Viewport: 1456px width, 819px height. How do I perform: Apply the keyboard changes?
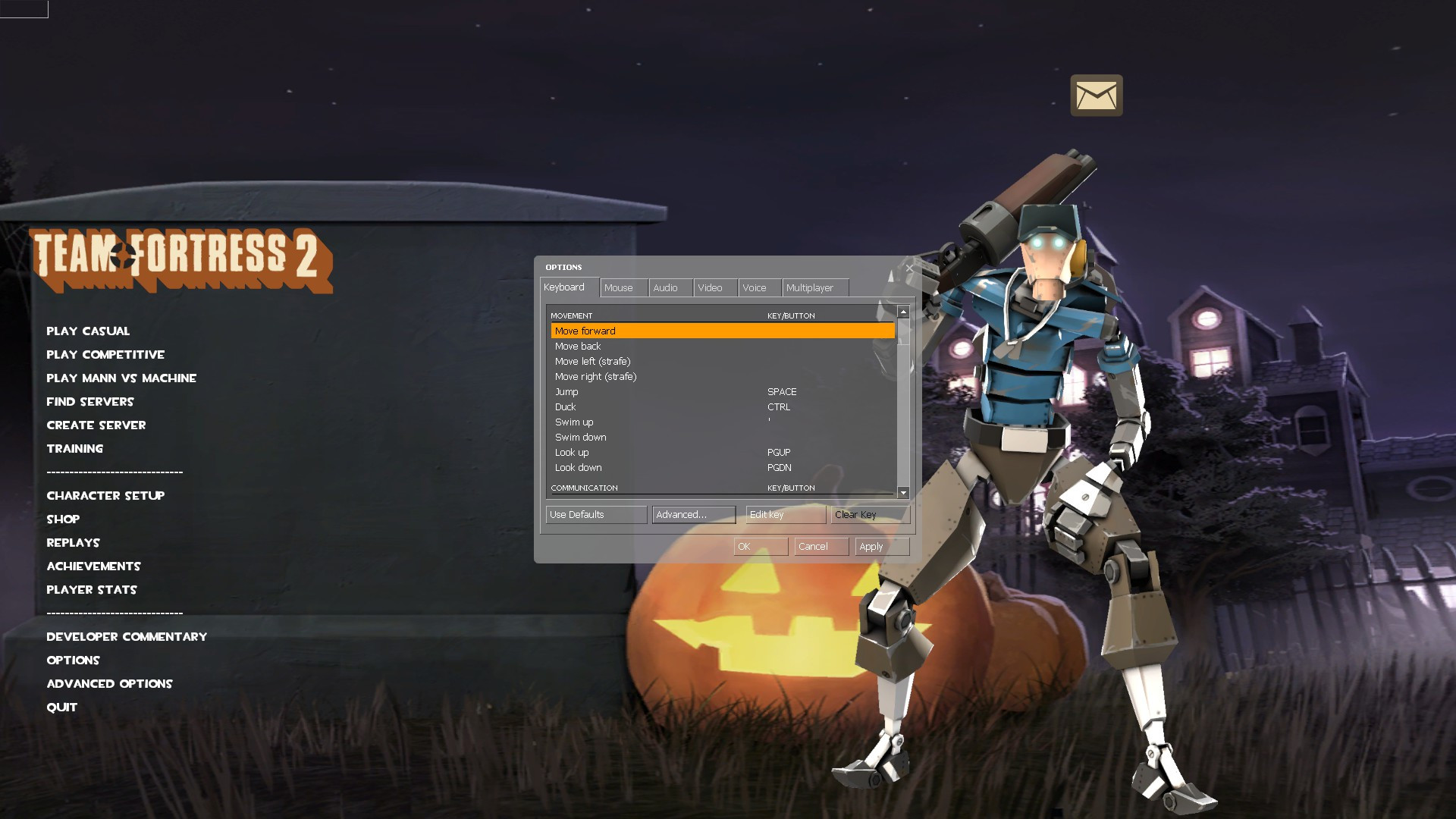pyautogui.click(x=881, y=546)
